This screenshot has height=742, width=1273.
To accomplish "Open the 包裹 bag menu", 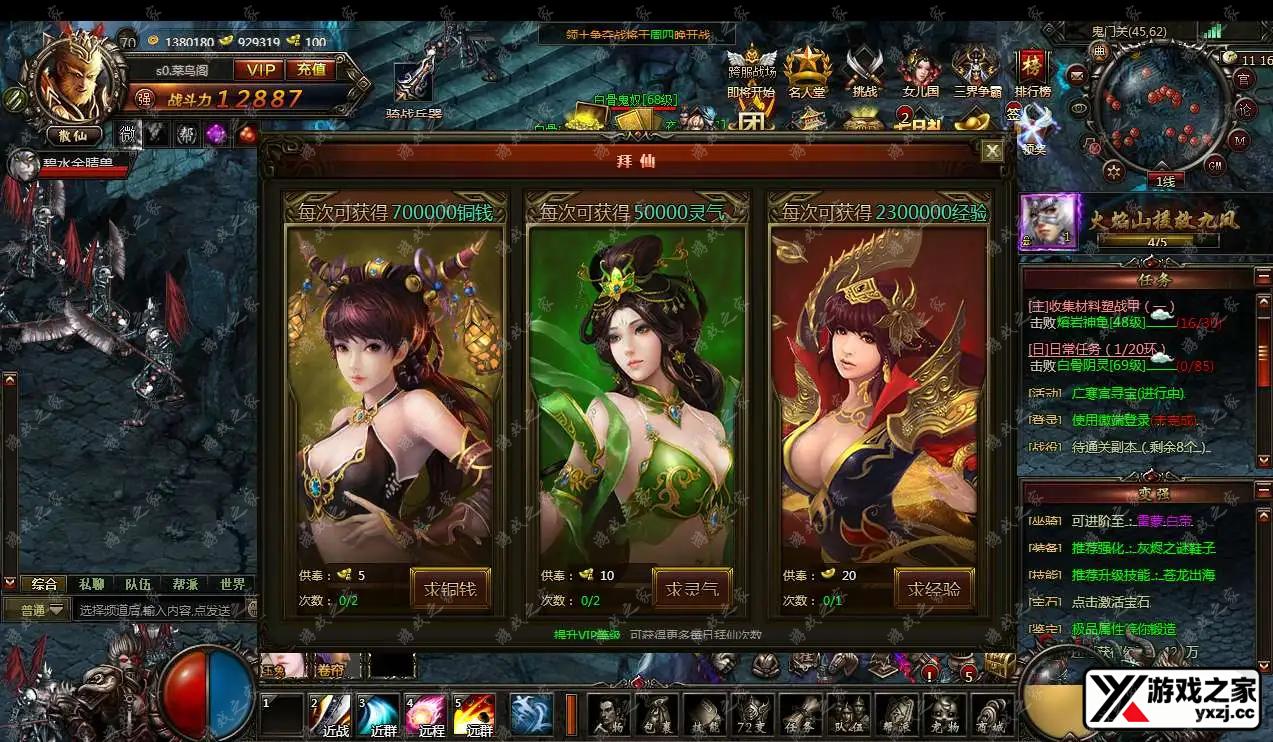I will click(x=659, y=716).
